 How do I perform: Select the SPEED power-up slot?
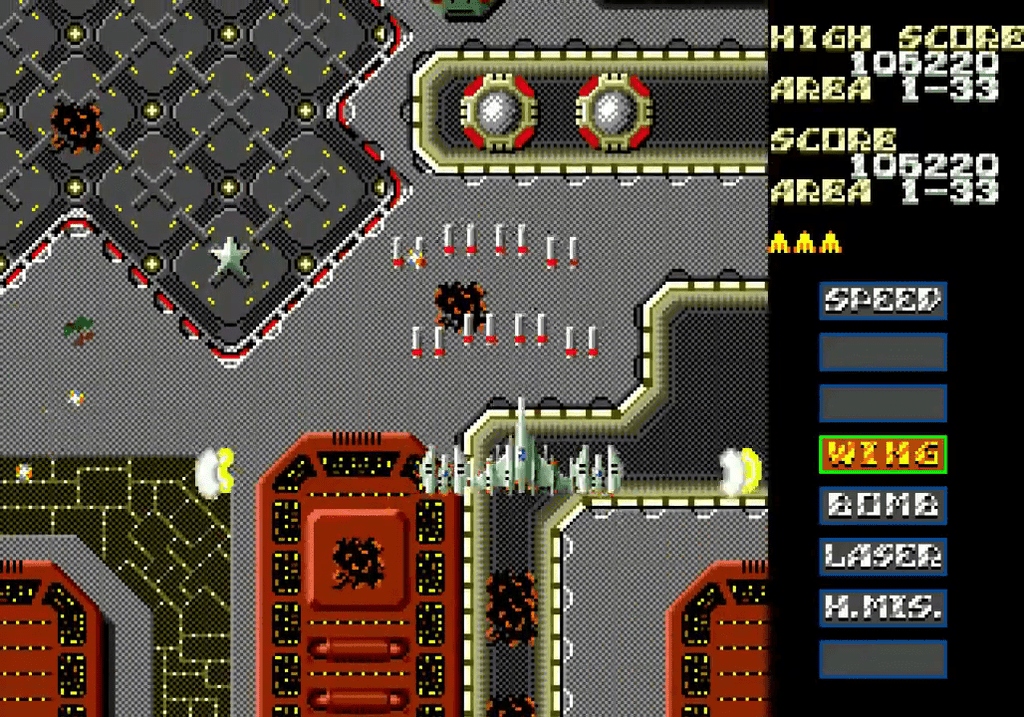pos(882,300)
